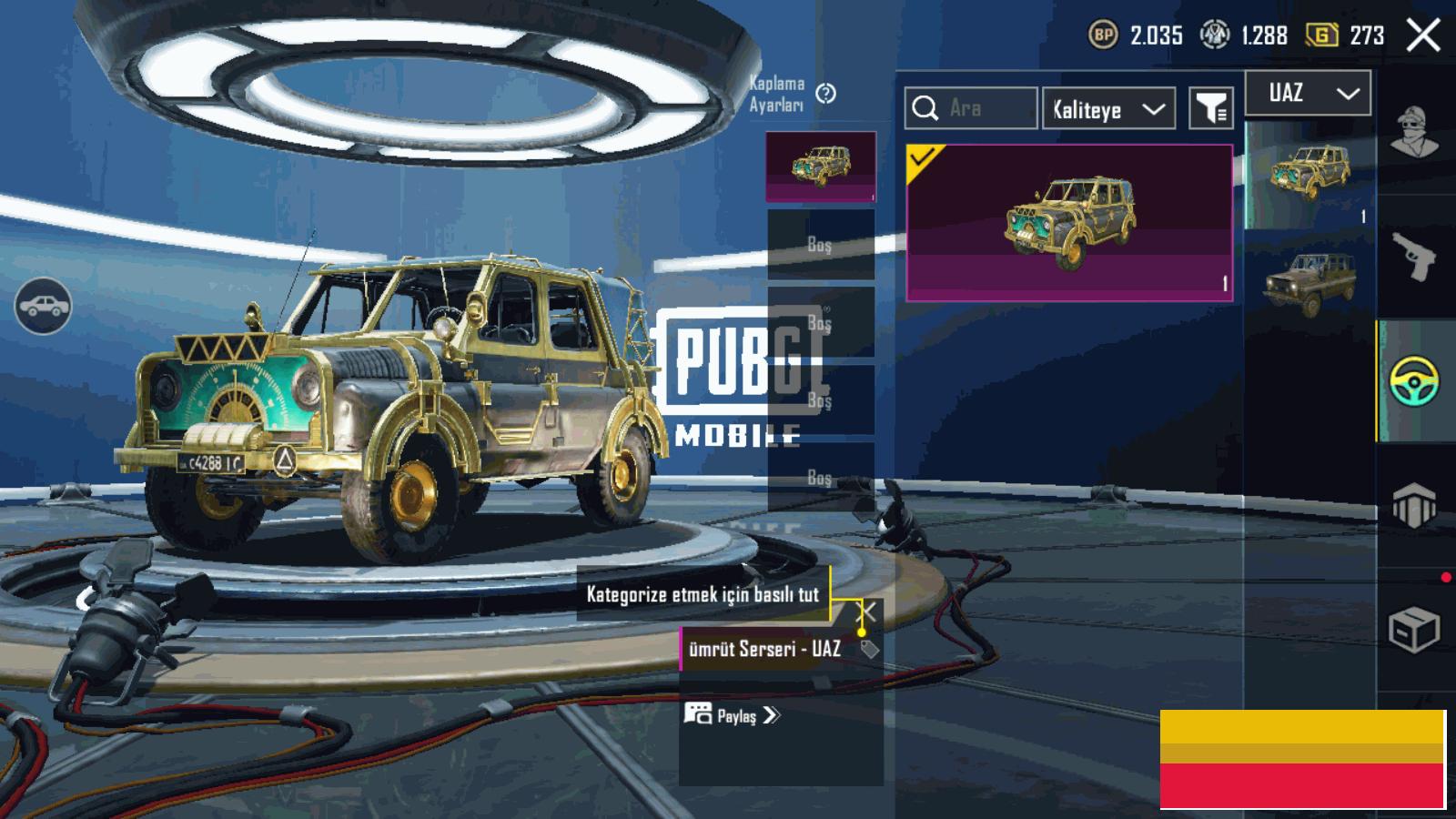Close the inventory screen with the X
Image resolution: width=1456 pixels, height=819 pixels.
(1423, 36)
